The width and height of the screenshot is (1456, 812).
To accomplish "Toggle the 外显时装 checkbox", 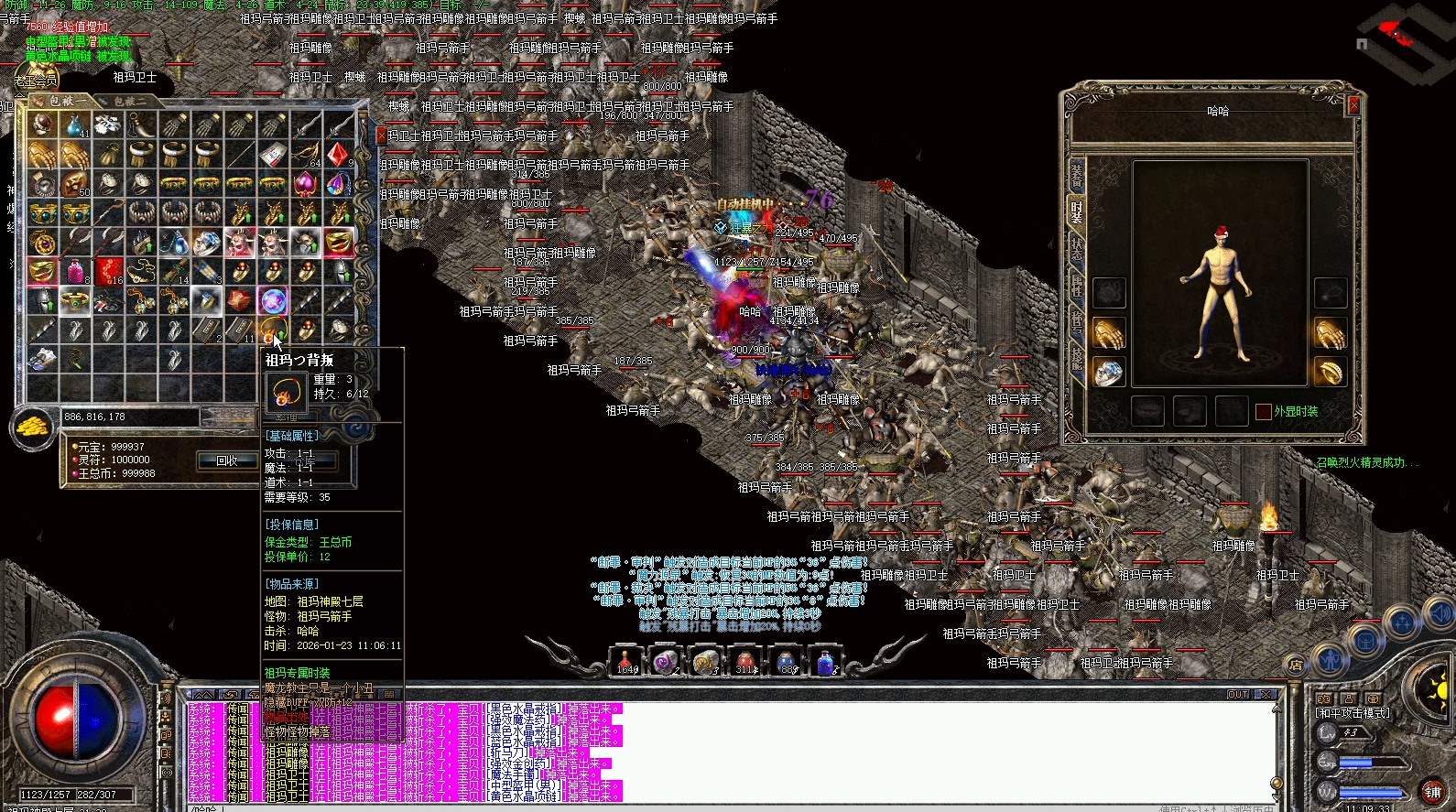I will click(x=1264, y=412).
